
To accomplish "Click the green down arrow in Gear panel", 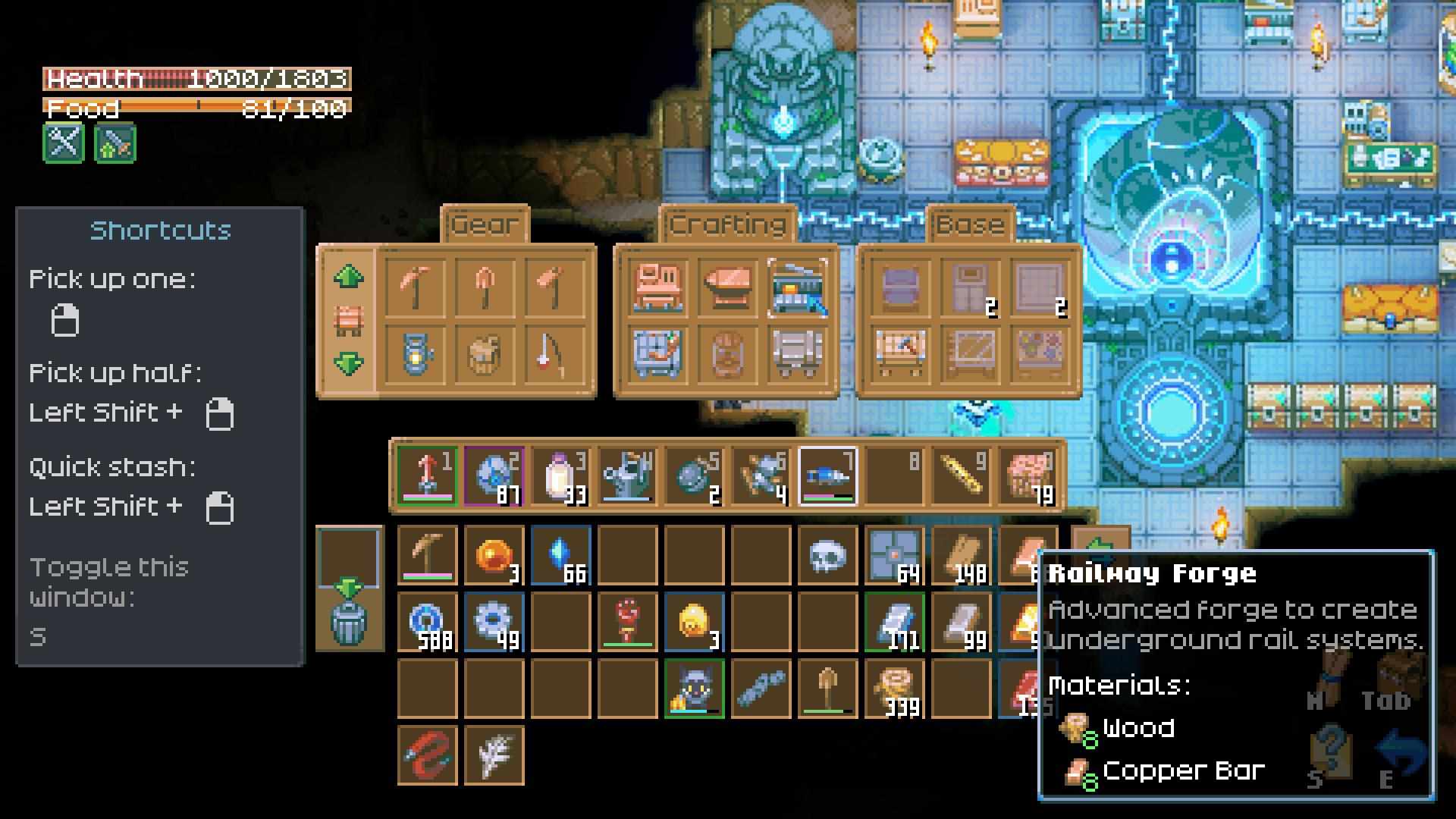I will click(348, 364).
